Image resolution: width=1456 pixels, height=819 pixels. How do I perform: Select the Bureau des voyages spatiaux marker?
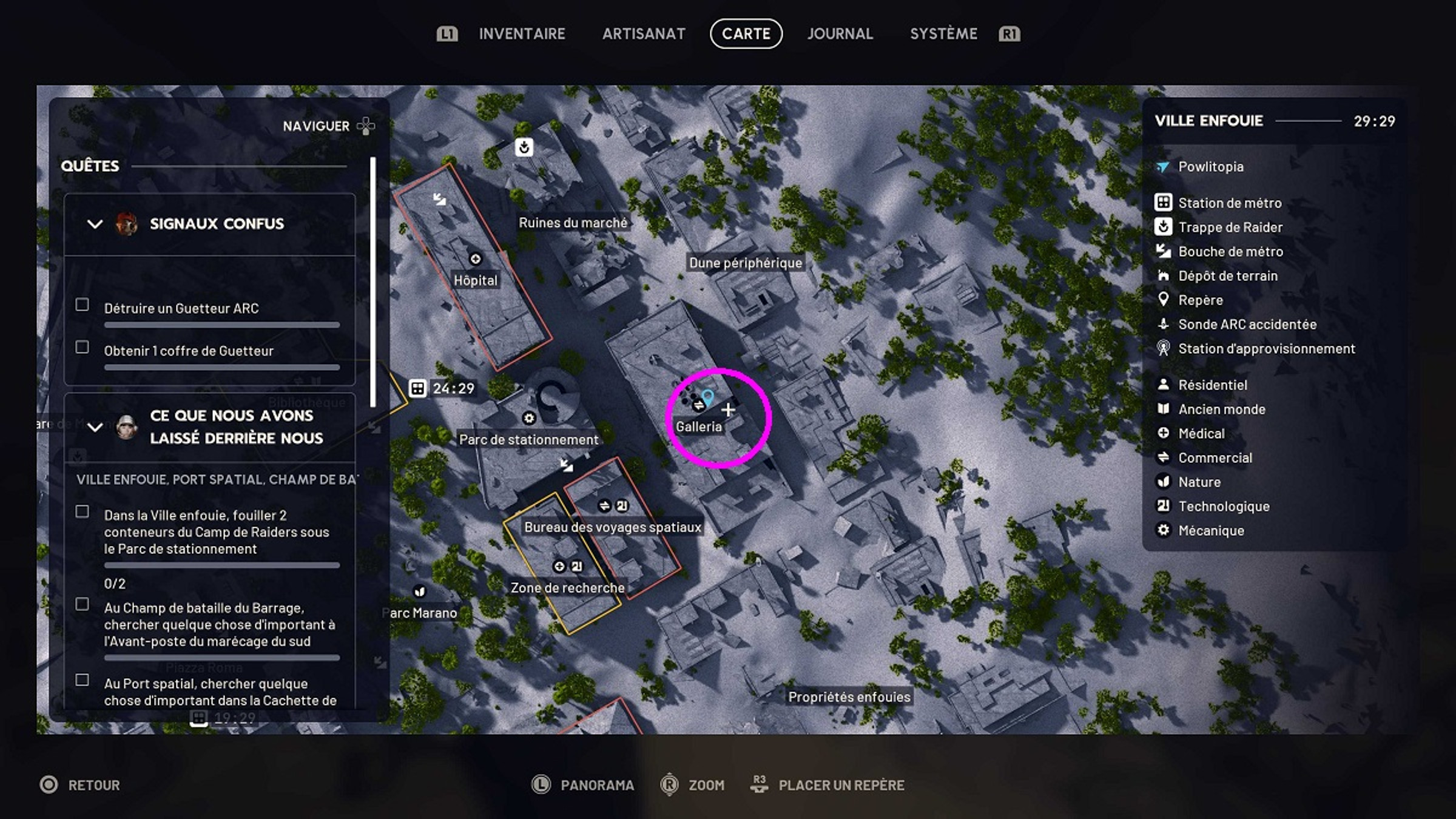(612, 527)
